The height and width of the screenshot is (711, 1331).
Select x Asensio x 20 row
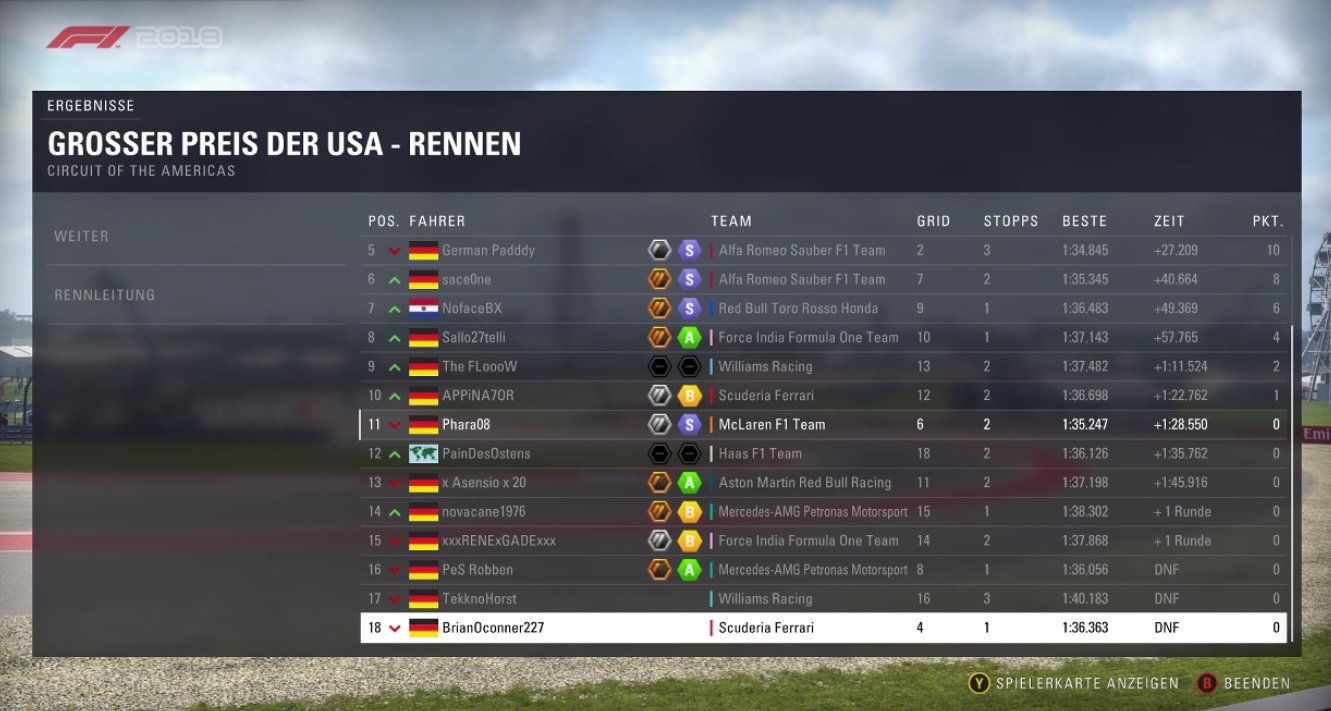pyautogui.click(x=484, y=482)
